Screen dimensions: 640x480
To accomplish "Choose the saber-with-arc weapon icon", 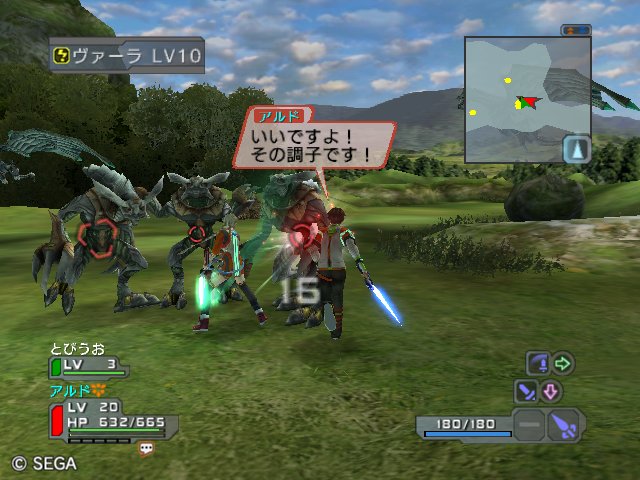I will (x=538, y=363).
